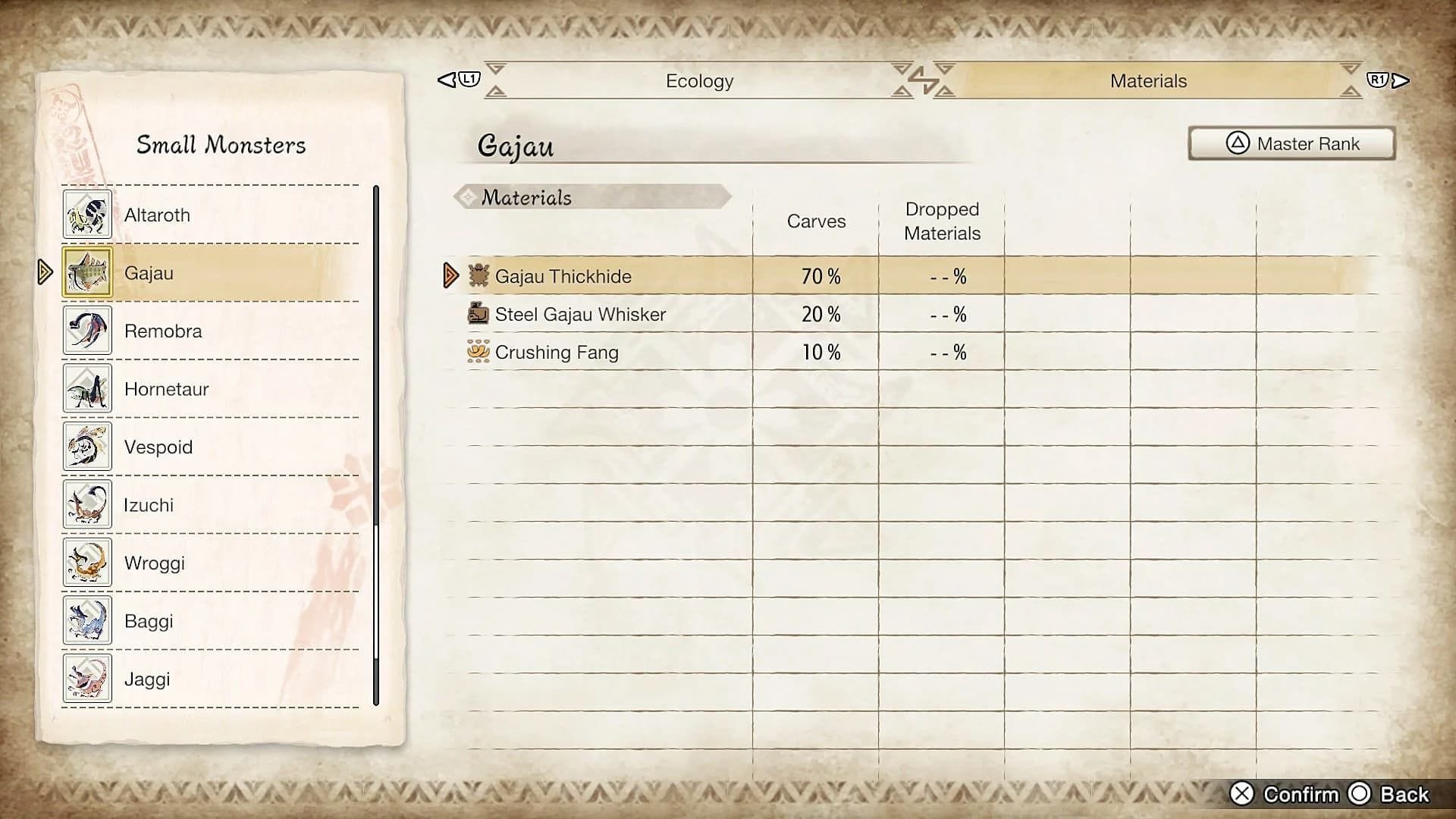Select the highlighted Gajau Thickhide row
1456x819 pixels.
pyautogui.click(x=682, y=276)
